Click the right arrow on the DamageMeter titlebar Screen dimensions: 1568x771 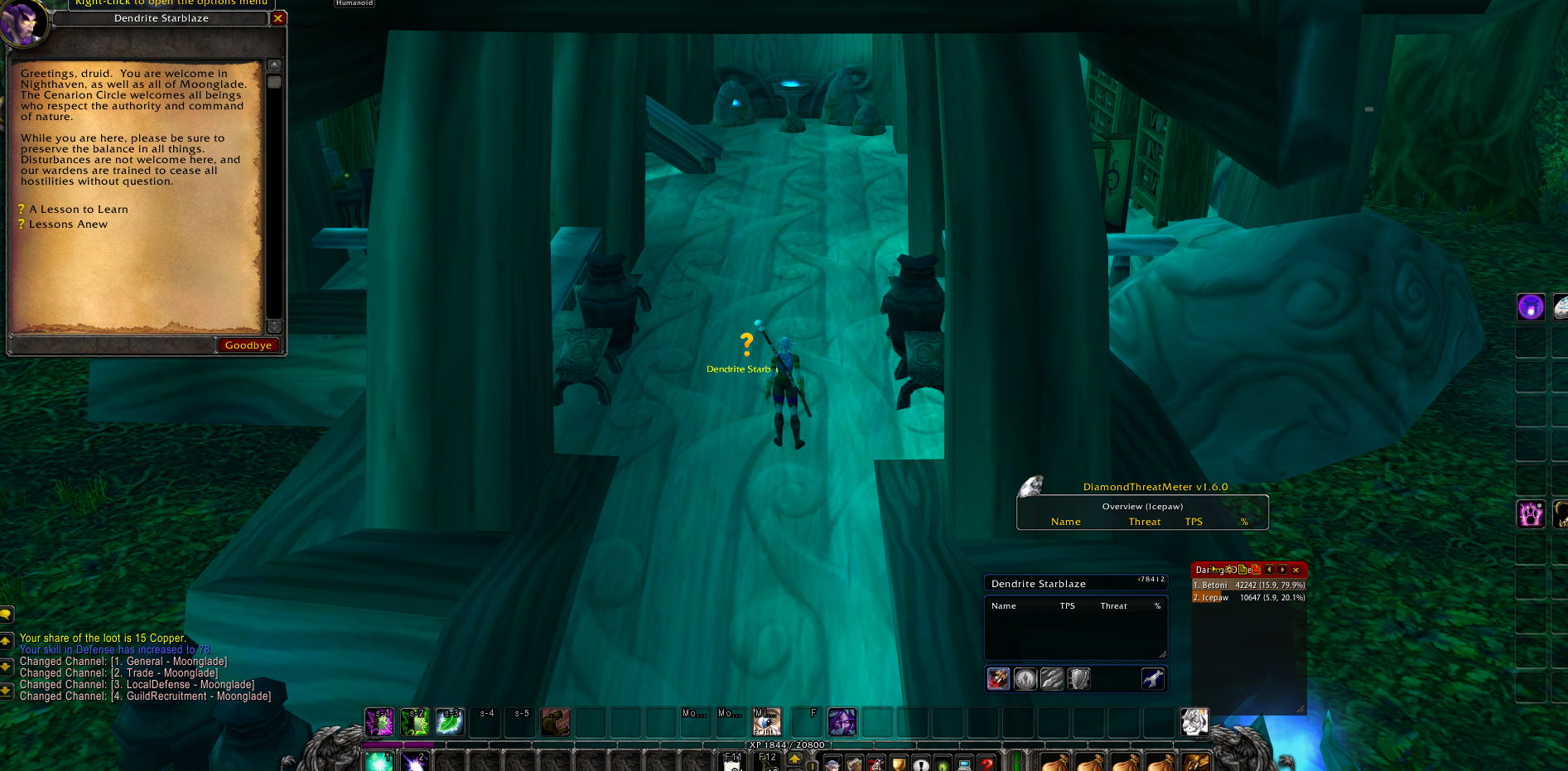(1282, 570)
